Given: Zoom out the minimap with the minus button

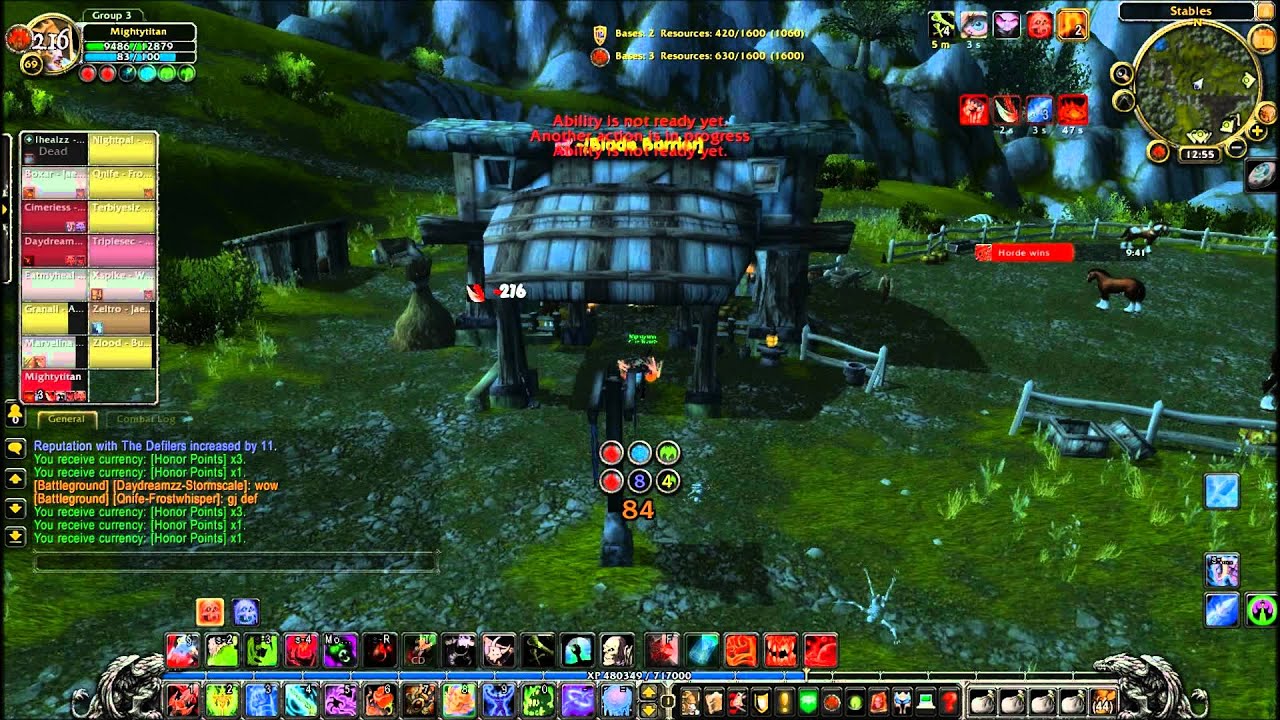Looking at the screenshot, I should (1237, 148).
